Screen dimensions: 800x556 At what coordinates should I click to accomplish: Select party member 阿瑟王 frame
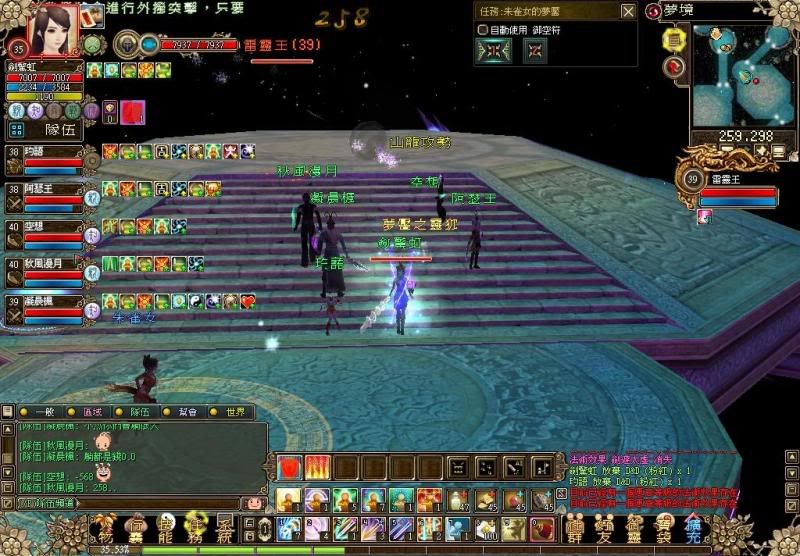tap(45, 195)
